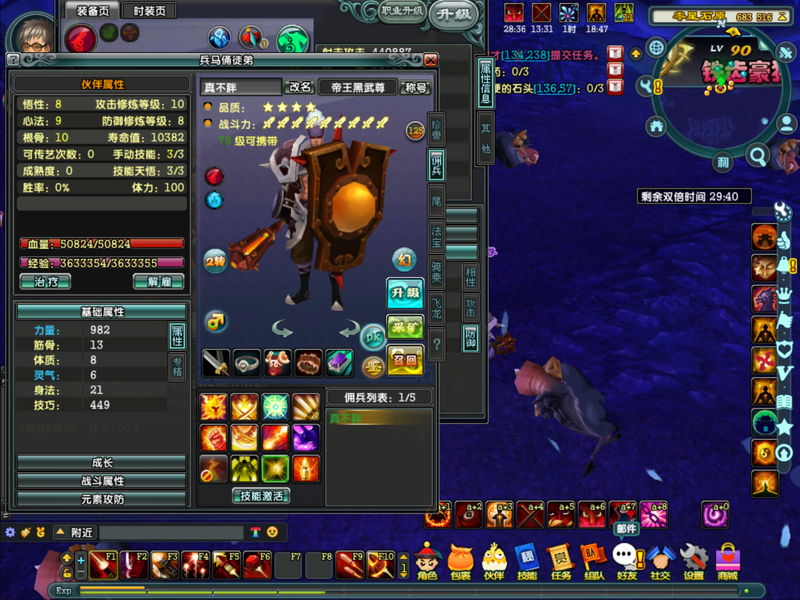
Task: Expand the 成长 growth section
Action: pyautogui.click(x=102, y=463)
